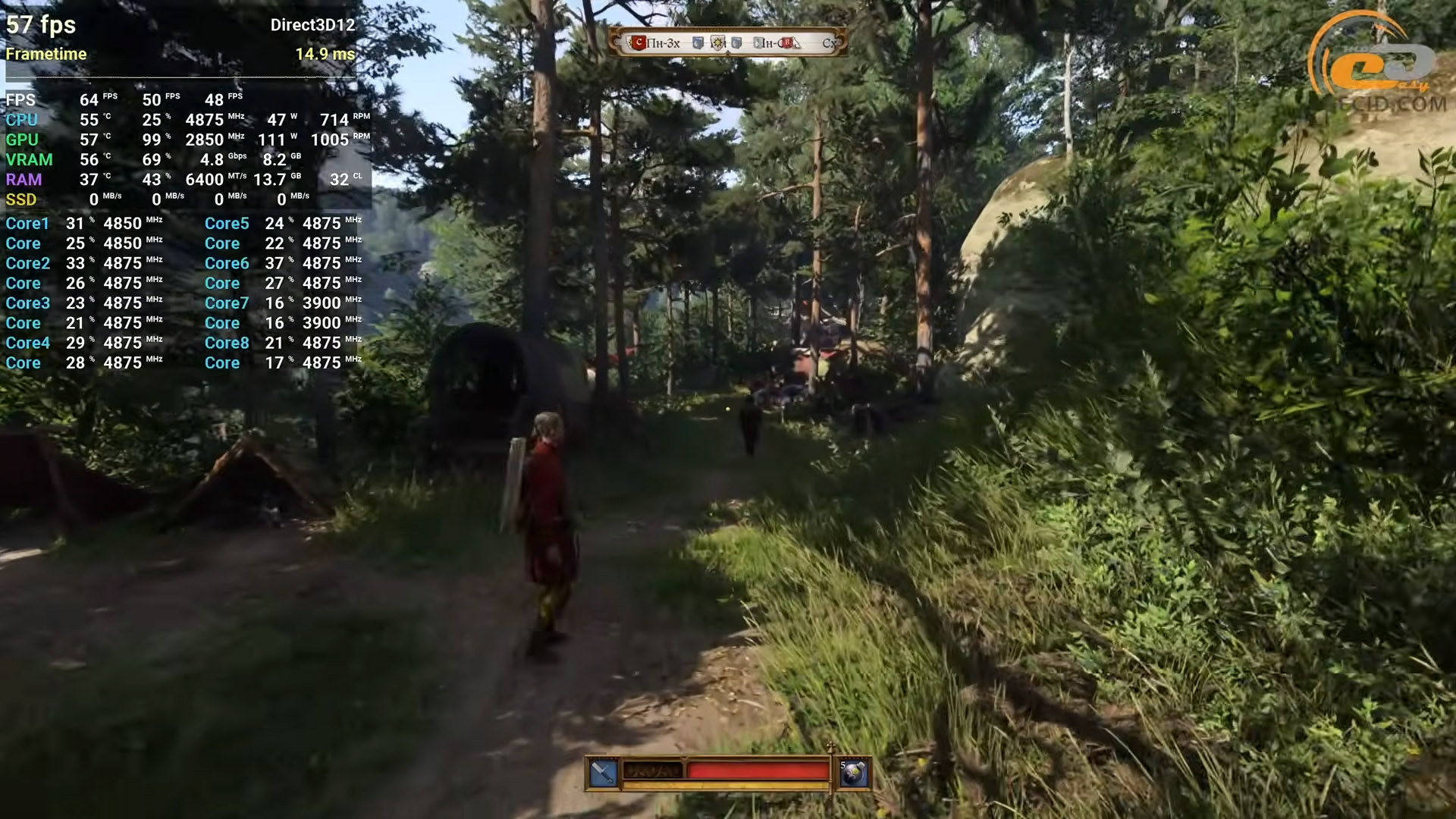Select the sword weapon slot icon

pos(603,773)
